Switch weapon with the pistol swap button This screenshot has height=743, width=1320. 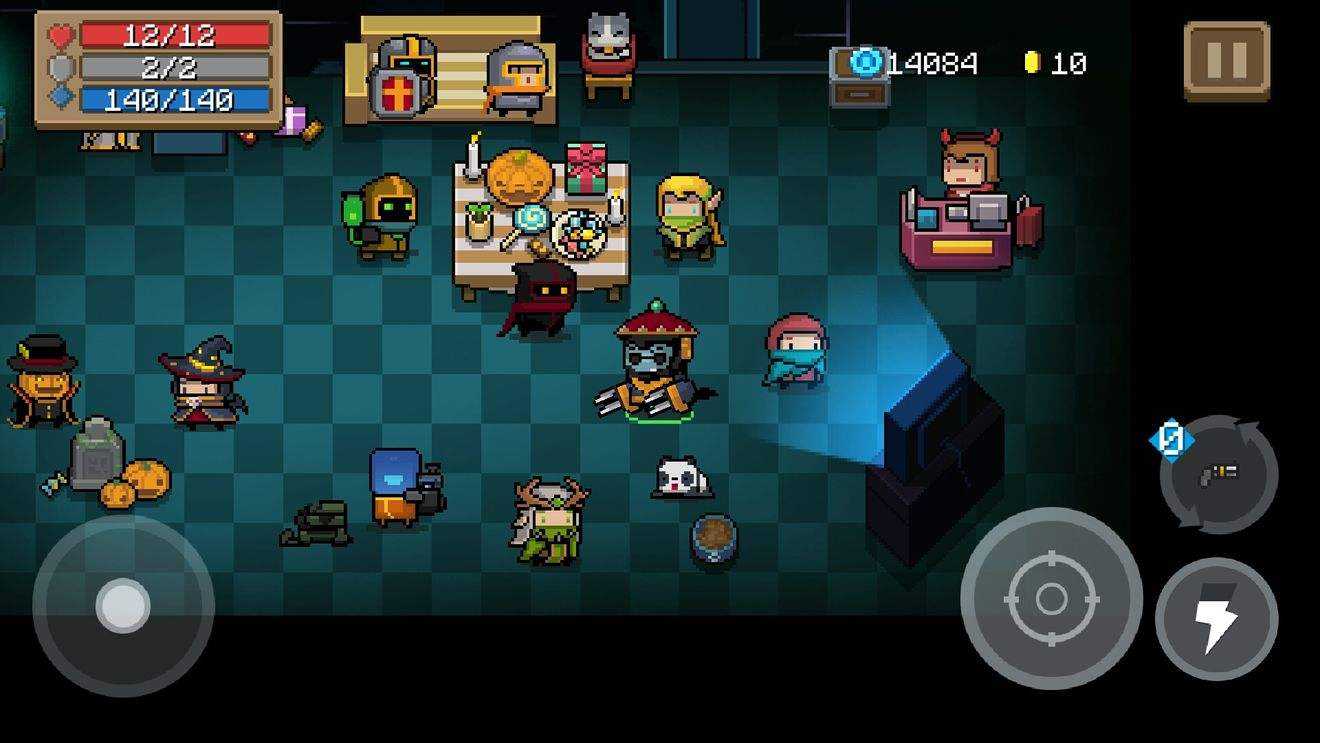(x=1219, y=474)
